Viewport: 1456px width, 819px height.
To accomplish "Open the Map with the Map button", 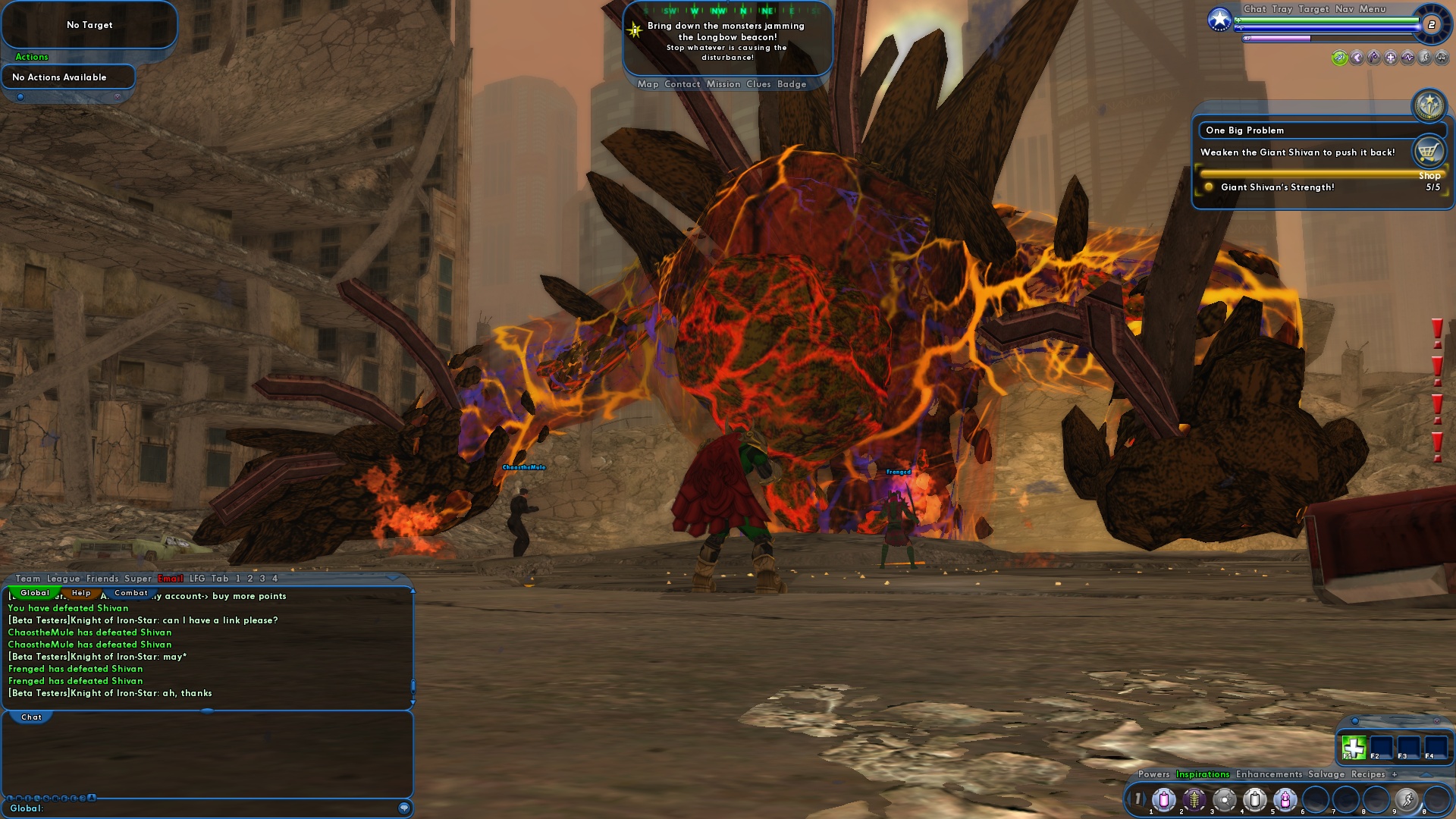I will (648, 84).
